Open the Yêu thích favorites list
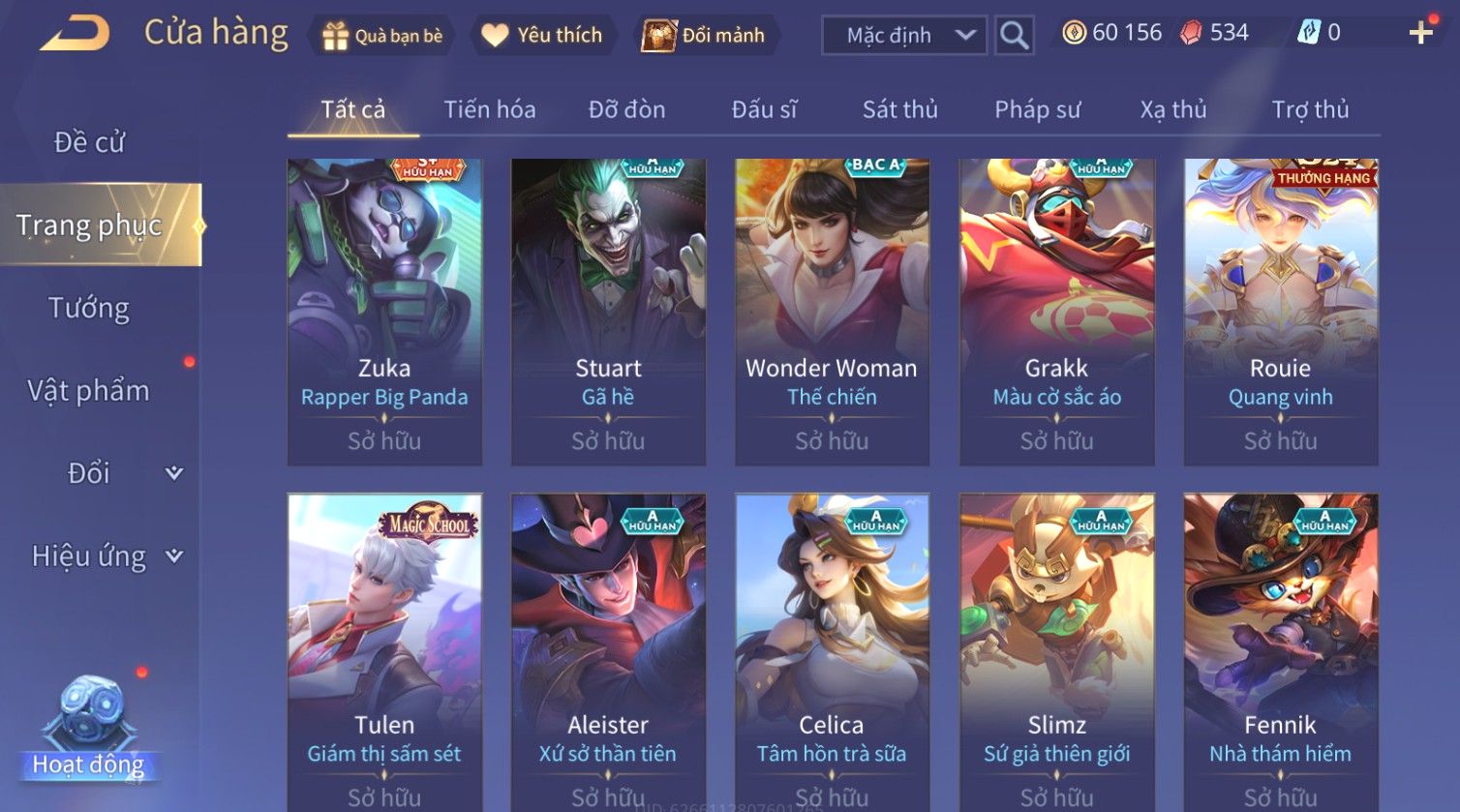 point(543,36)
